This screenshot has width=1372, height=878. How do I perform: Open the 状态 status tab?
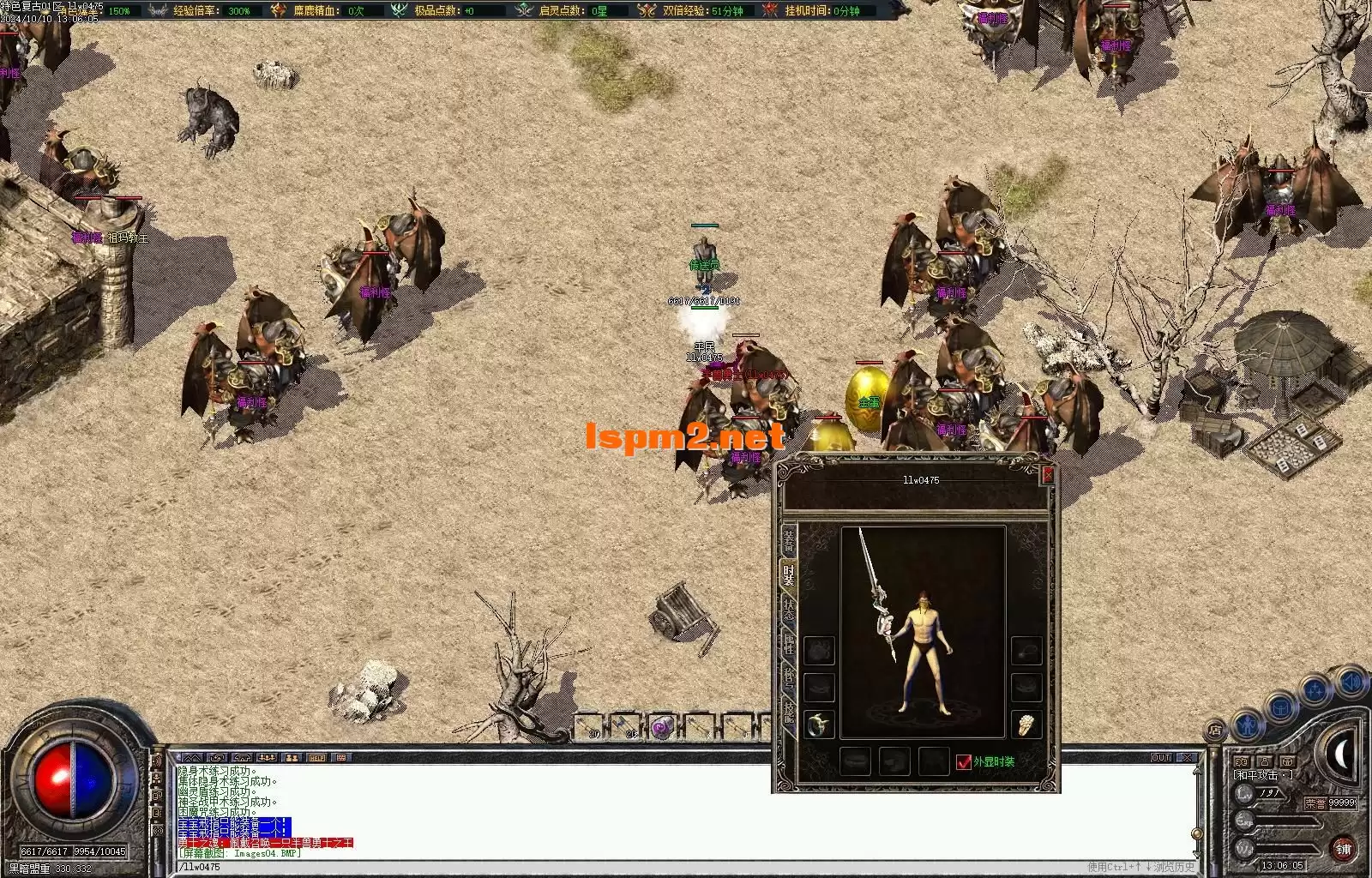(x=788, y=610)
